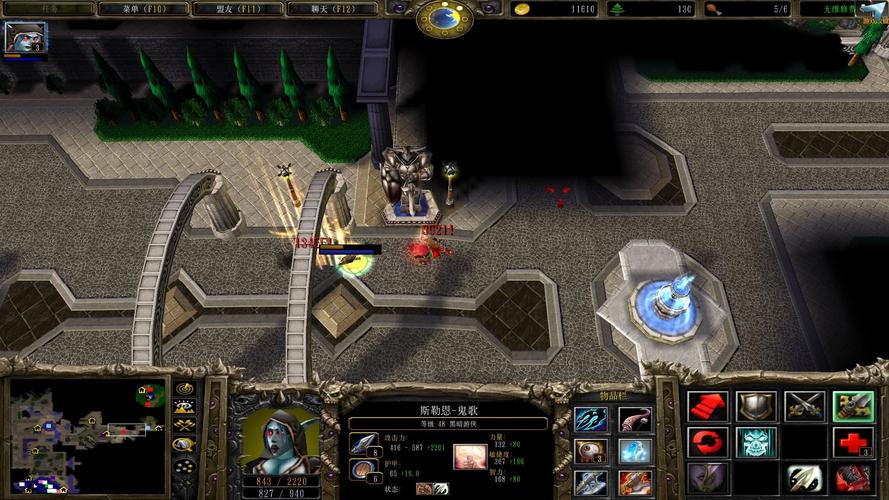This screenshot has height=500, width=889.
Task: Click the minimap signal ping button
Action: pyautogui.click(x=185, y=388)
